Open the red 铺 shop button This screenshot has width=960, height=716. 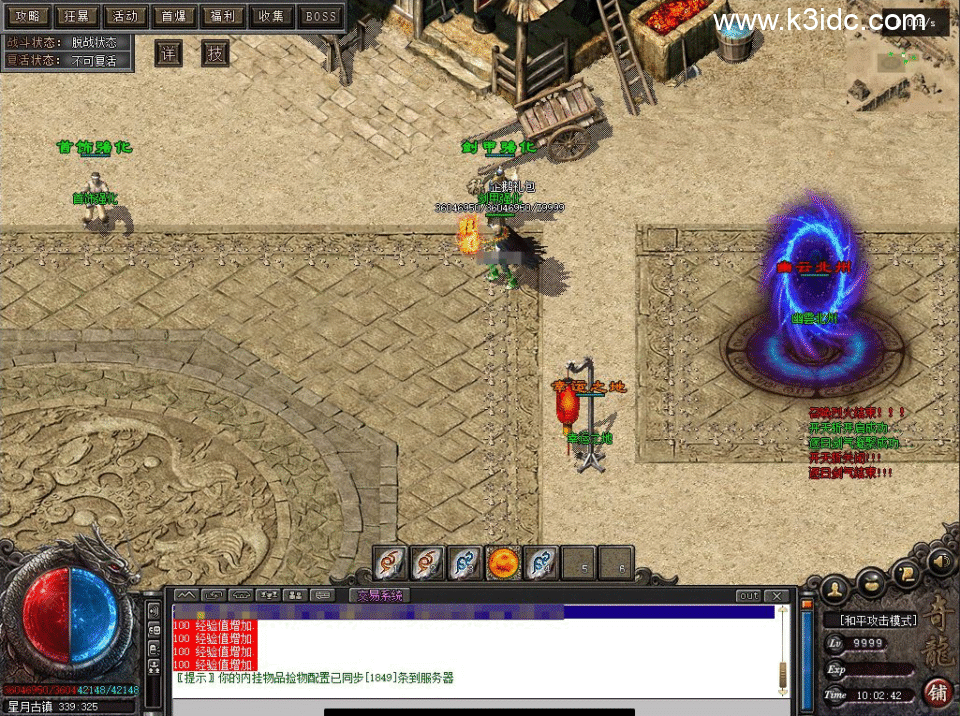coord(938,691)
